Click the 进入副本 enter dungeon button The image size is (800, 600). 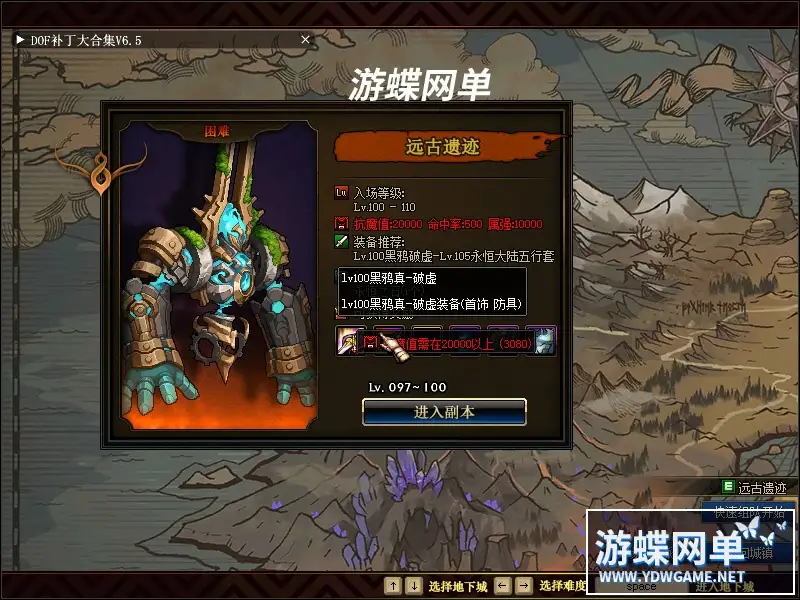click(x=444, y=411)
